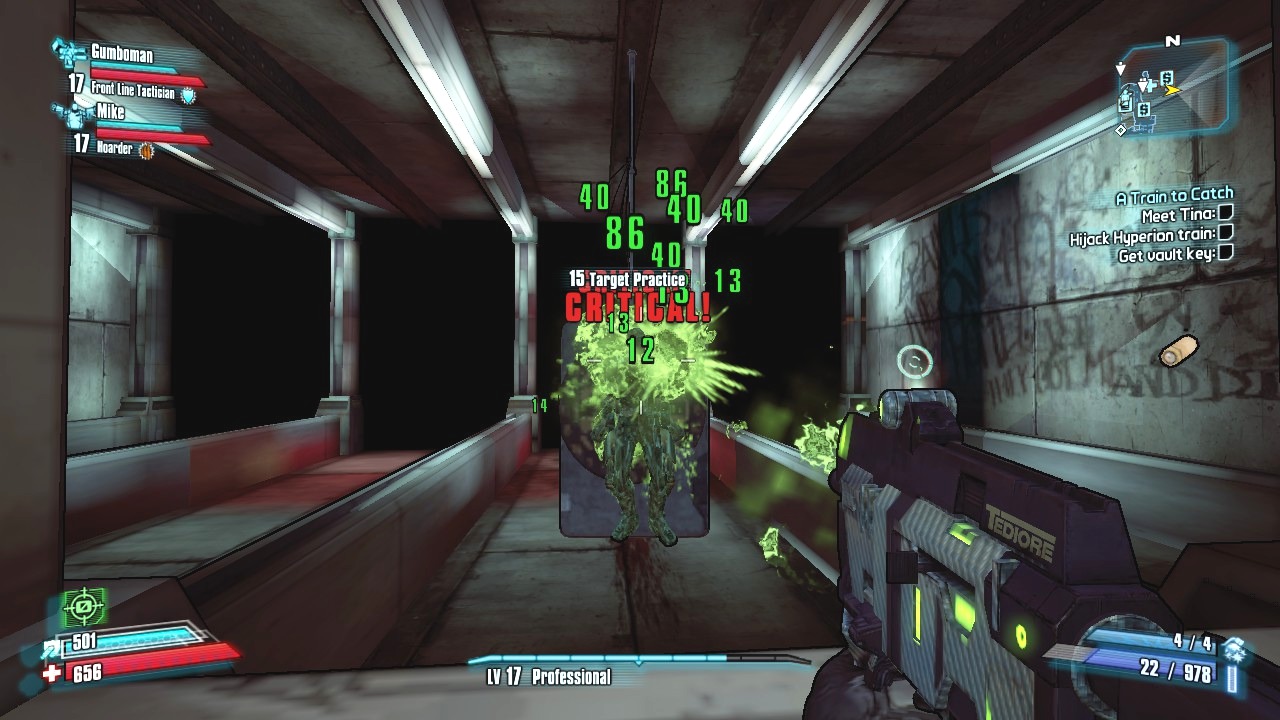The height and width of the screenshot is (720, 1280).
Task: Click the Hoarder class mod badge icon
Action: (146, 150)
